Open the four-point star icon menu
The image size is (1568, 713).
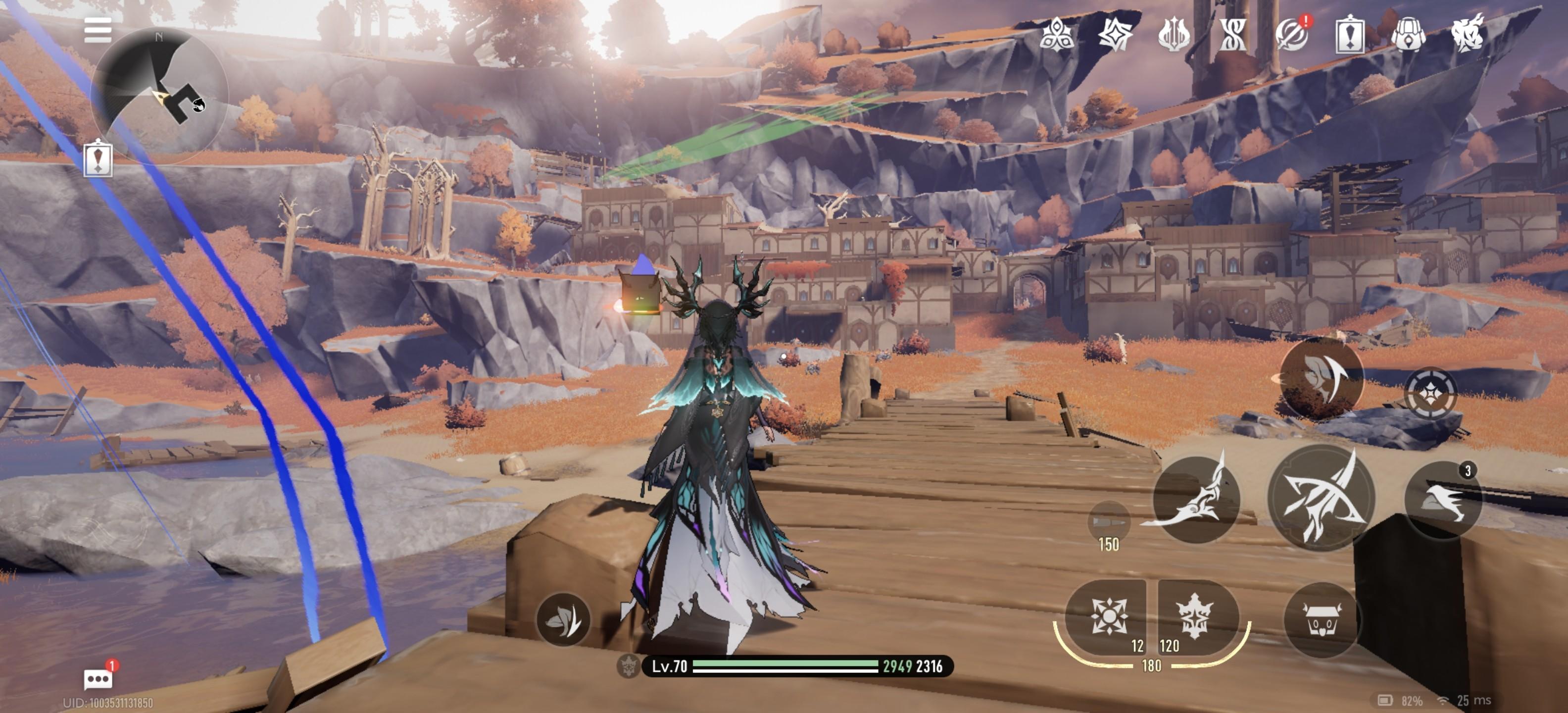[x=1115, y=34]
